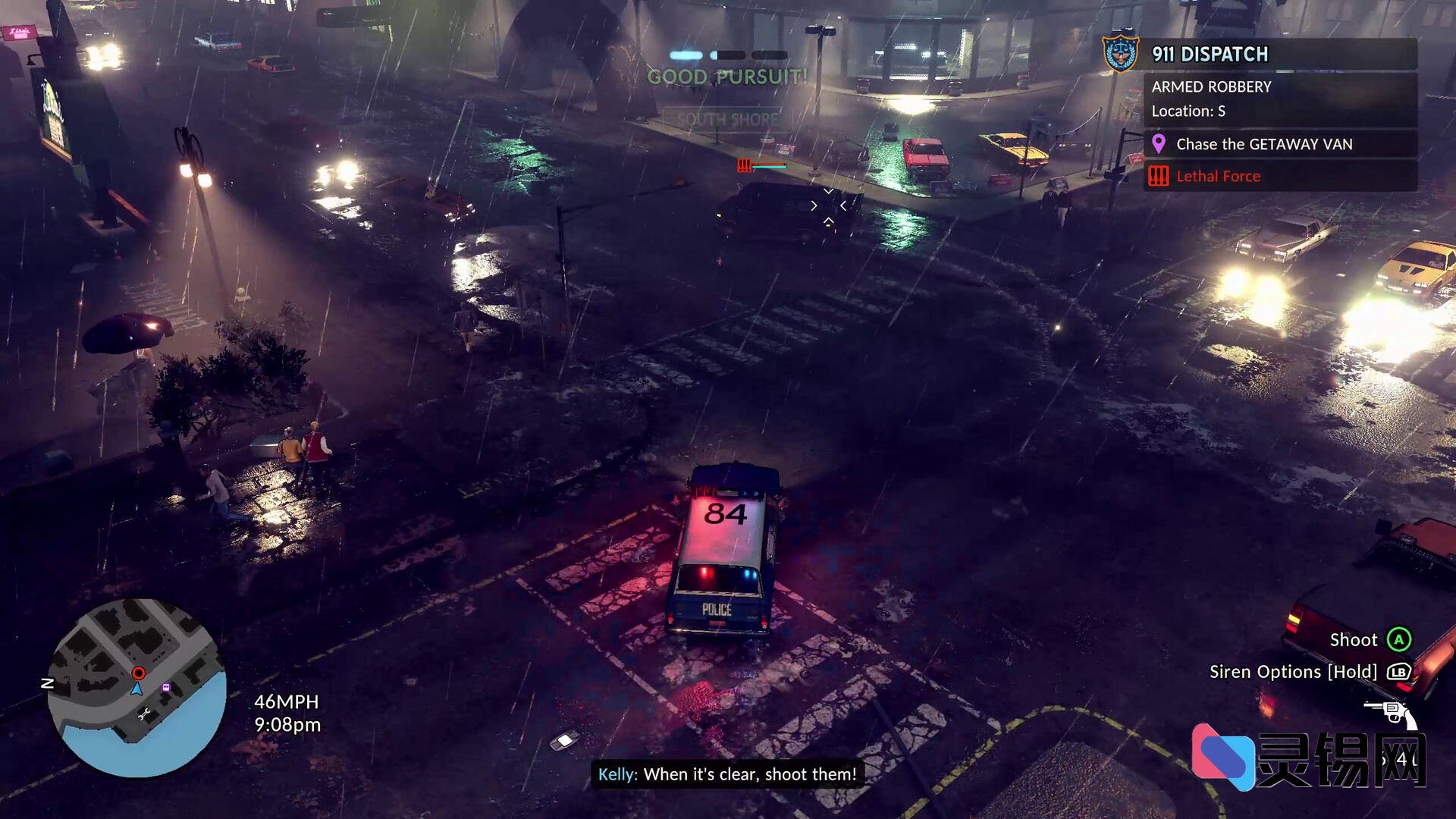1456x819 pixels.
Task: Open the circular minimap
Action: tap(136, 687)
